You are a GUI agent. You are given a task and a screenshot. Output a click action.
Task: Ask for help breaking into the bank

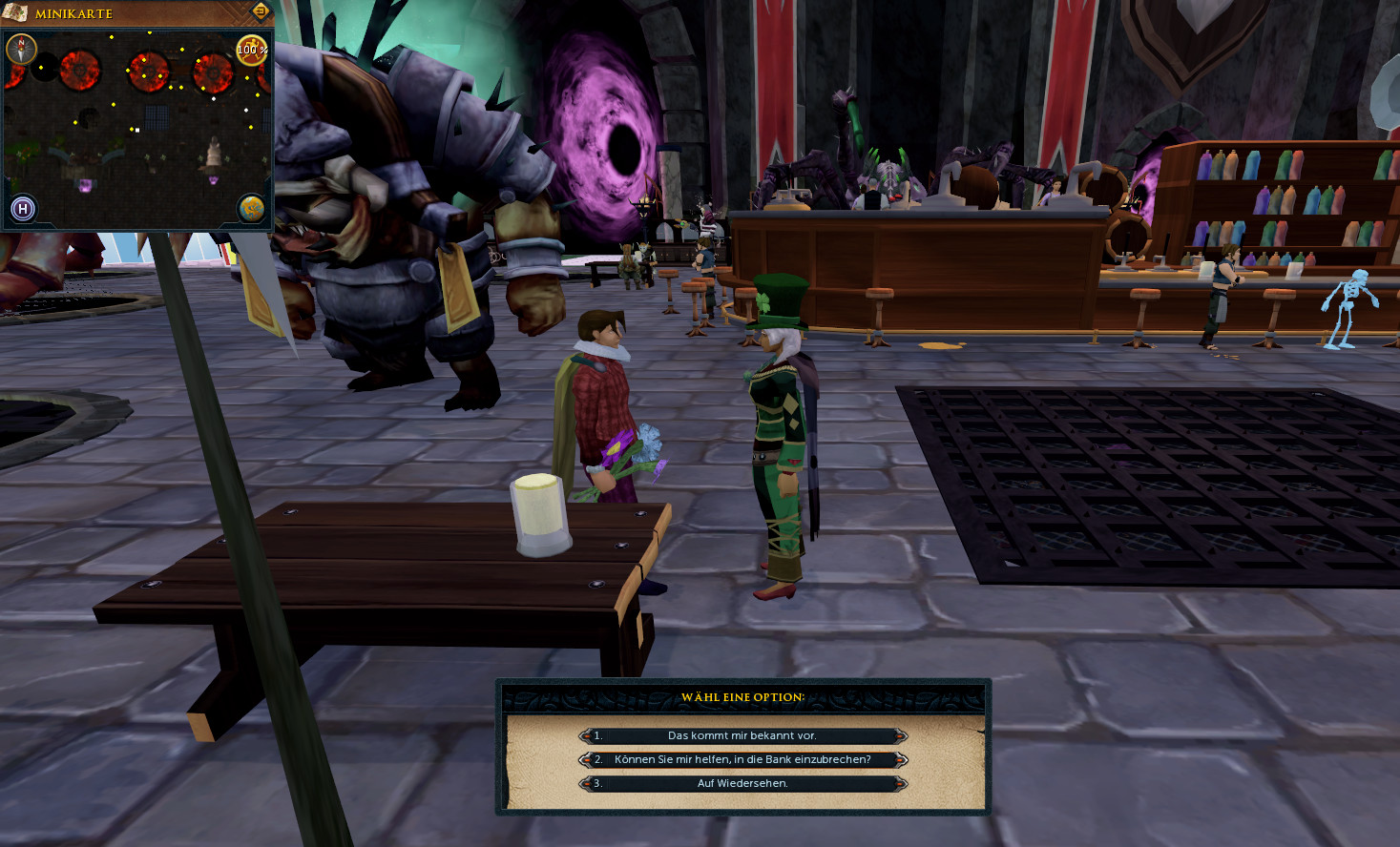[742, 759]
